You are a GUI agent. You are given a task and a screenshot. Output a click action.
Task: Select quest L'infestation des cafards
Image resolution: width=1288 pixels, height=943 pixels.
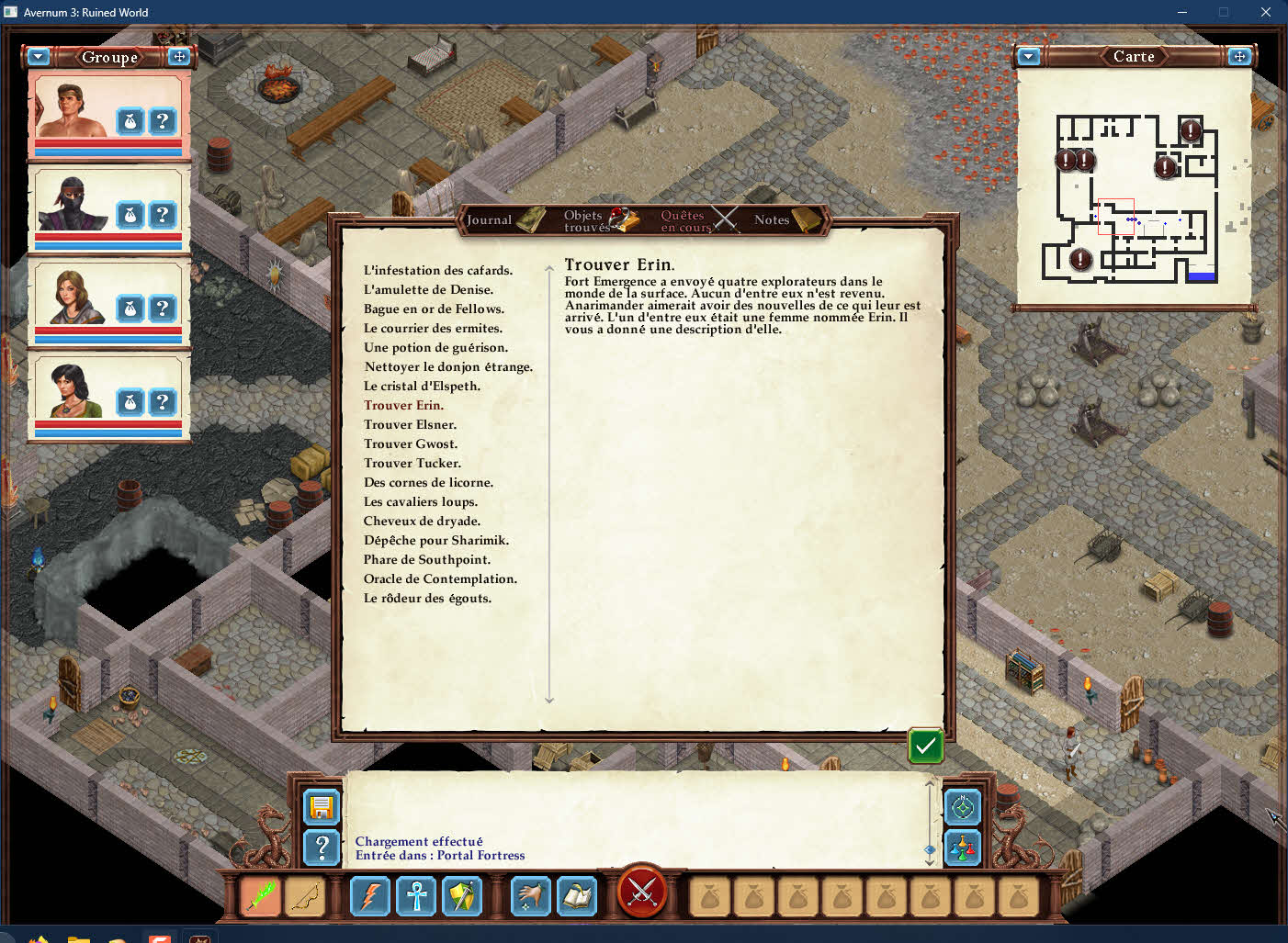pyautogui.click(x=437, y=270)
